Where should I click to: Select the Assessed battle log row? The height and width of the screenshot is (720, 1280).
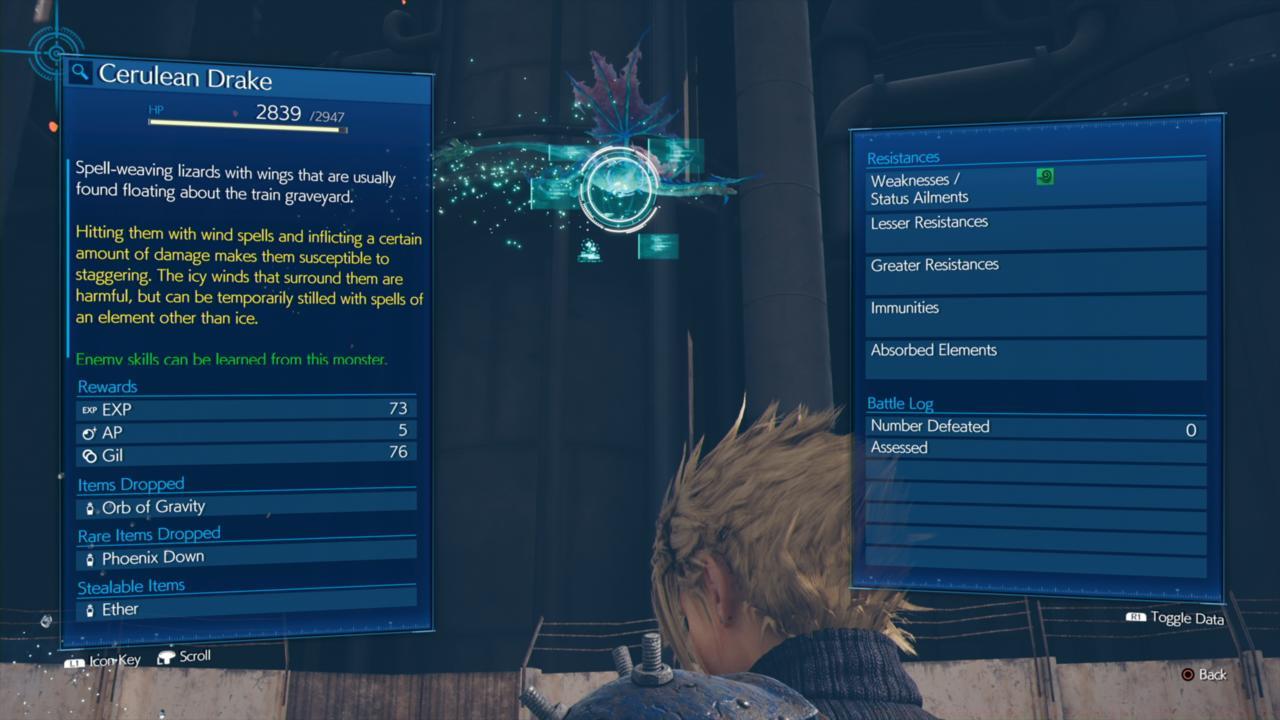(x=1035, y=449)
